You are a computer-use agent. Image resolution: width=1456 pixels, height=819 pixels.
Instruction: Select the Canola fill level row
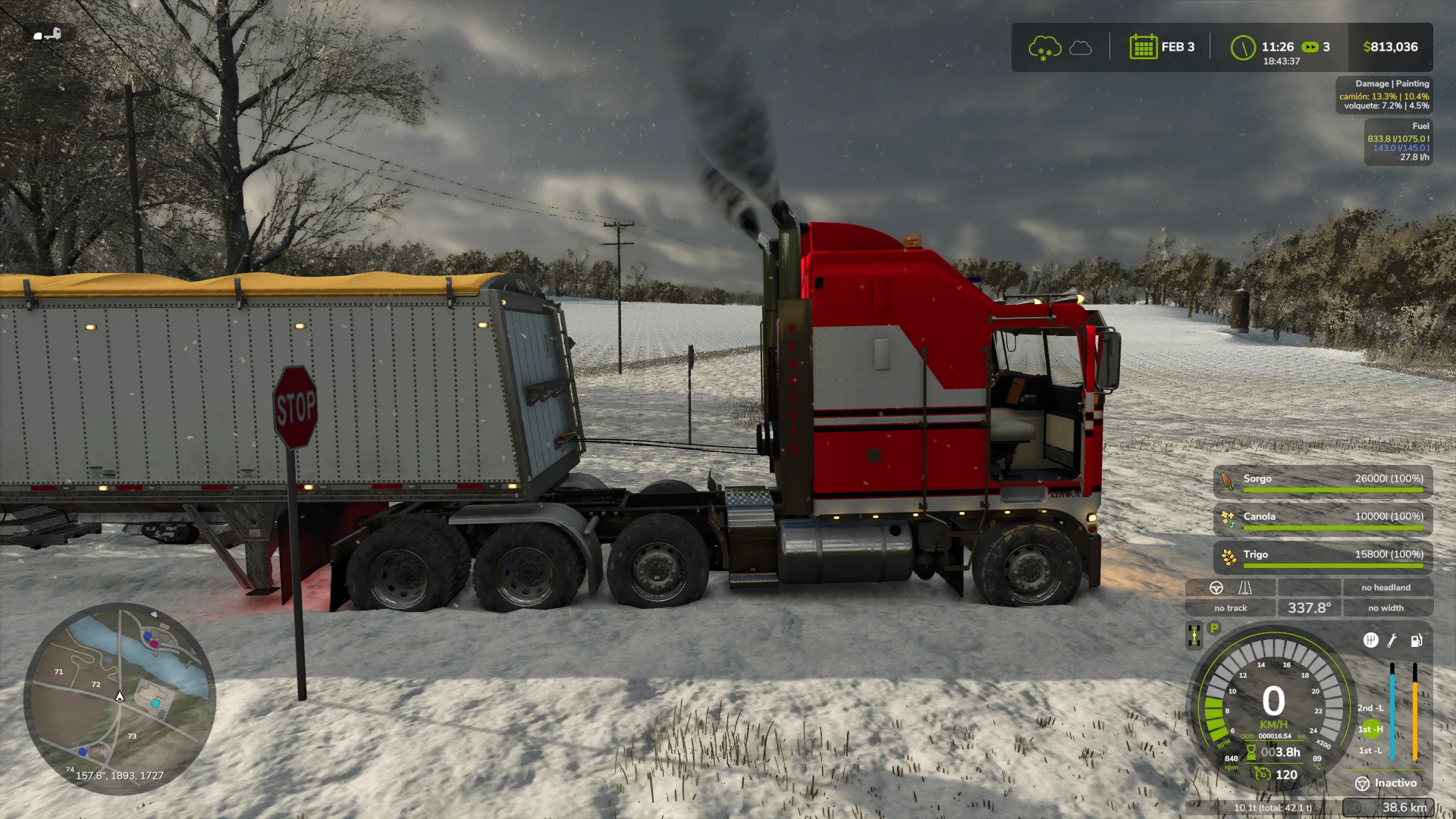pyautogui.click(x=1323, y=519)
